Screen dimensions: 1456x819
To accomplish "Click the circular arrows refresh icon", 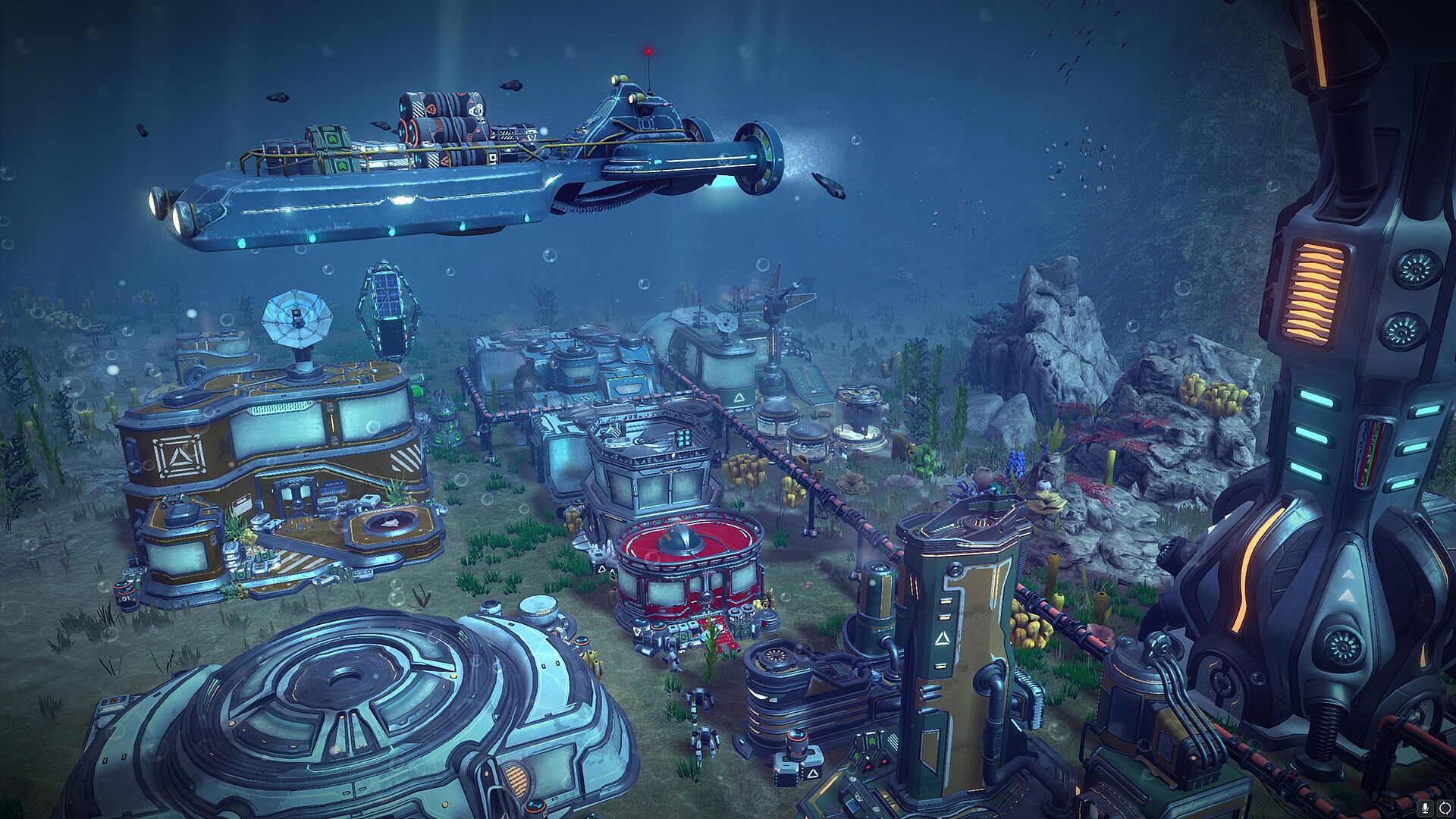I will [1443, 808].
